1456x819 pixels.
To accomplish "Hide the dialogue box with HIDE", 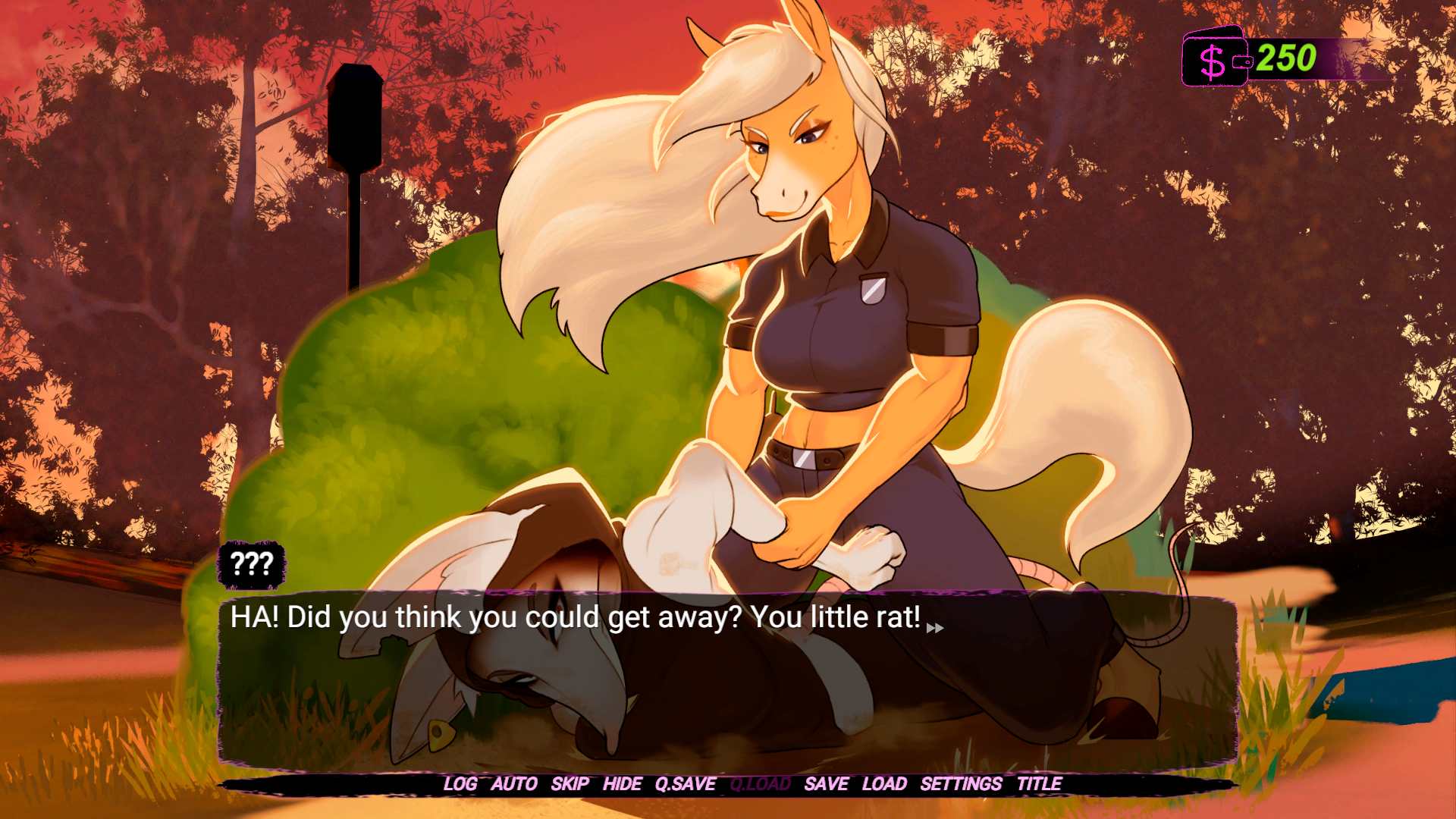I will [x=623, y=784].
